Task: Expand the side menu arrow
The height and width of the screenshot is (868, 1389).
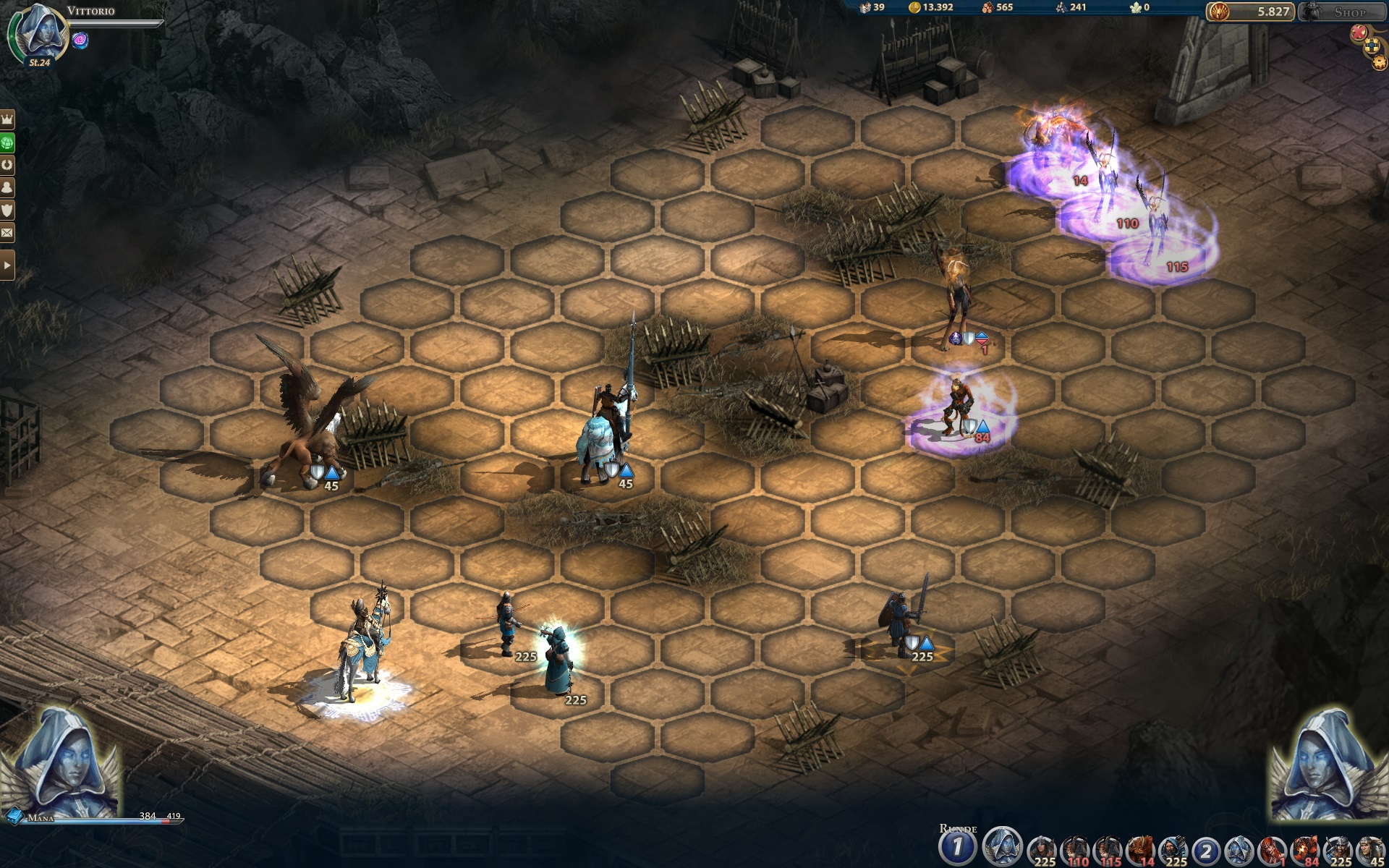Action: tap(7, 265)
